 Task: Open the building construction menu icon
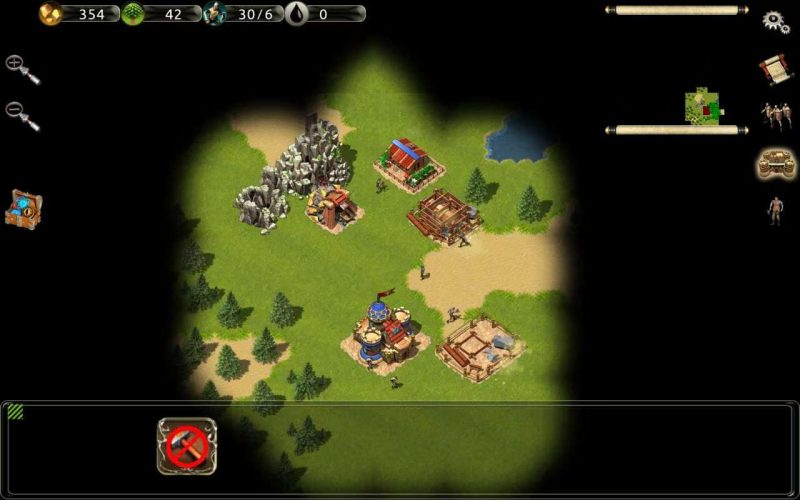click(775, 163)
